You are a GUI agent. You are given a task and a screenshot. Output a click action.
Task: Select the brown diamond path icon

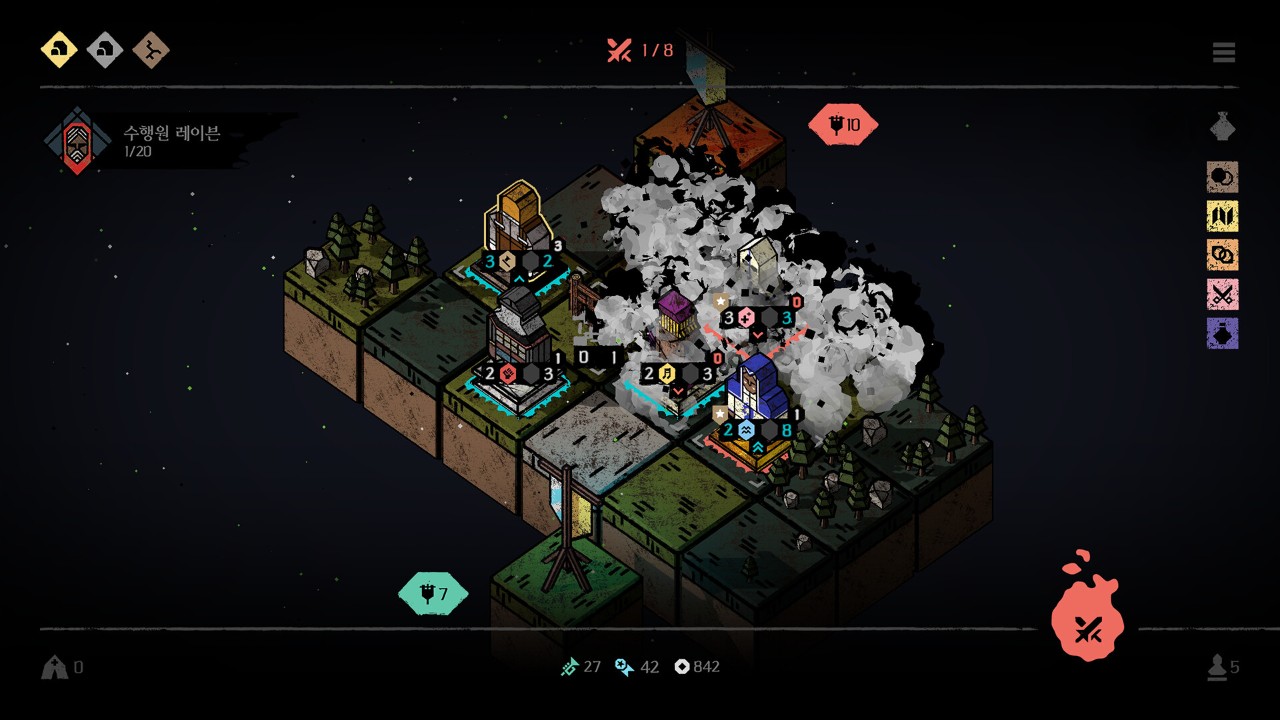pos(151,49)
